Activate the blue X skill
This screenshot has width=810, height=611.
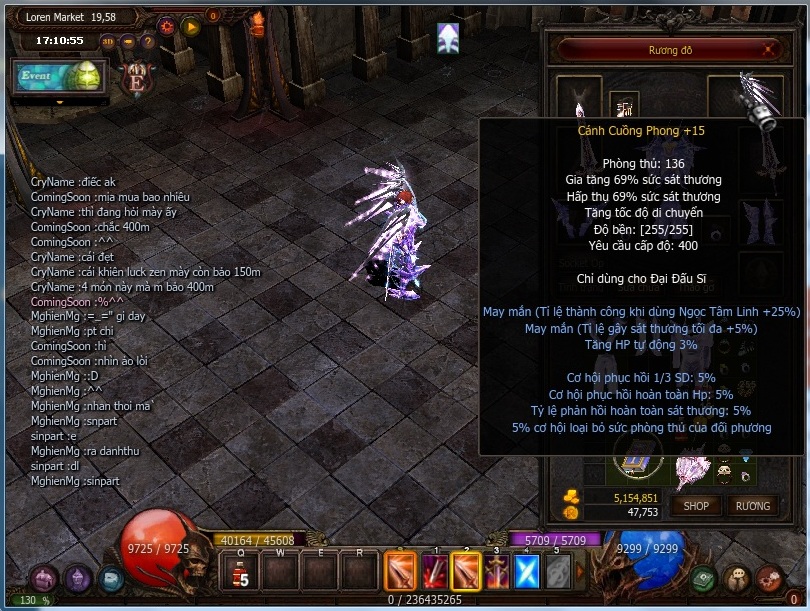pyautogui.click(x=527, y=572)
